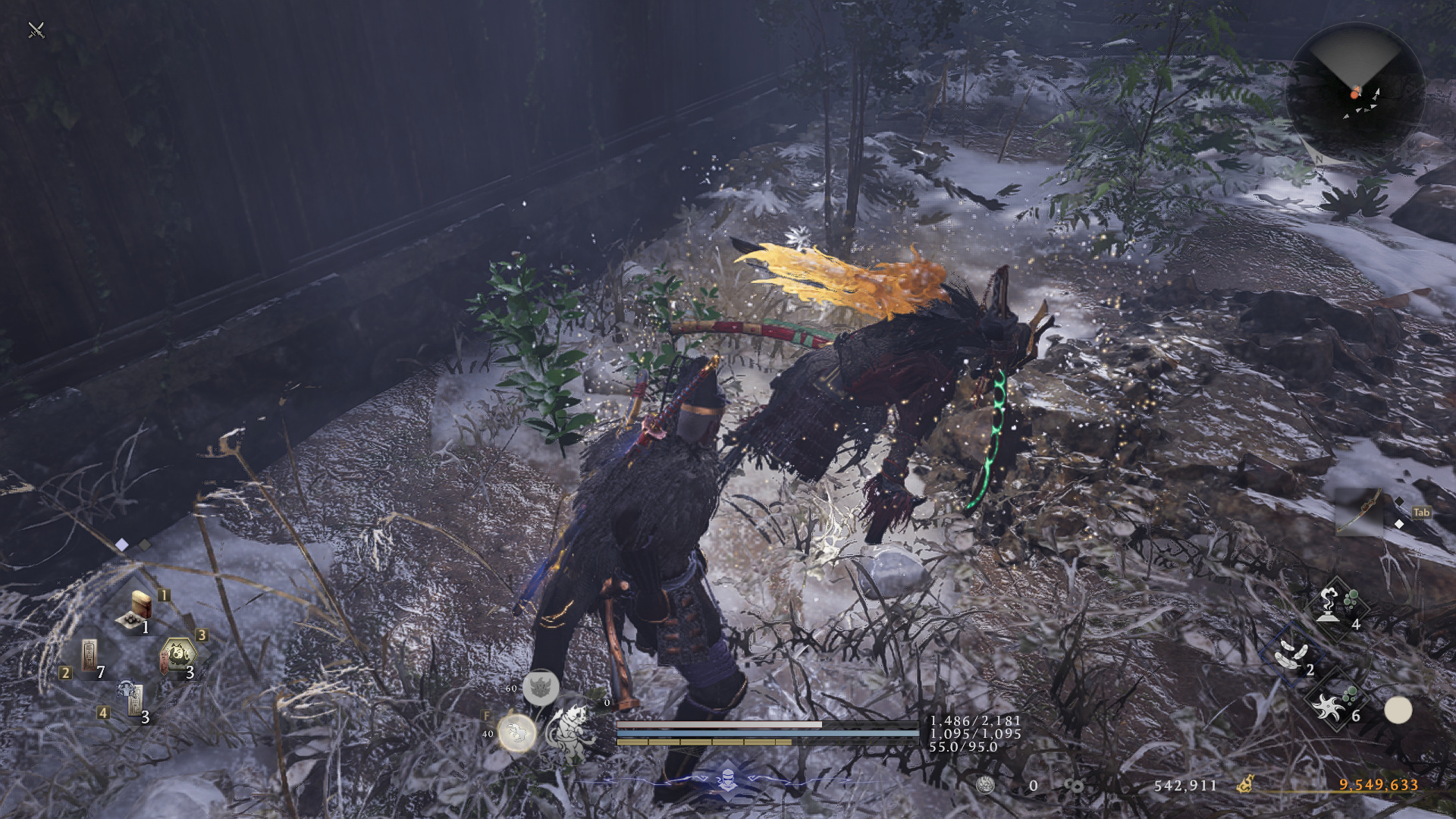Select the hexagonal cat charm item
1456x819 pixels.
pos(178,655)
